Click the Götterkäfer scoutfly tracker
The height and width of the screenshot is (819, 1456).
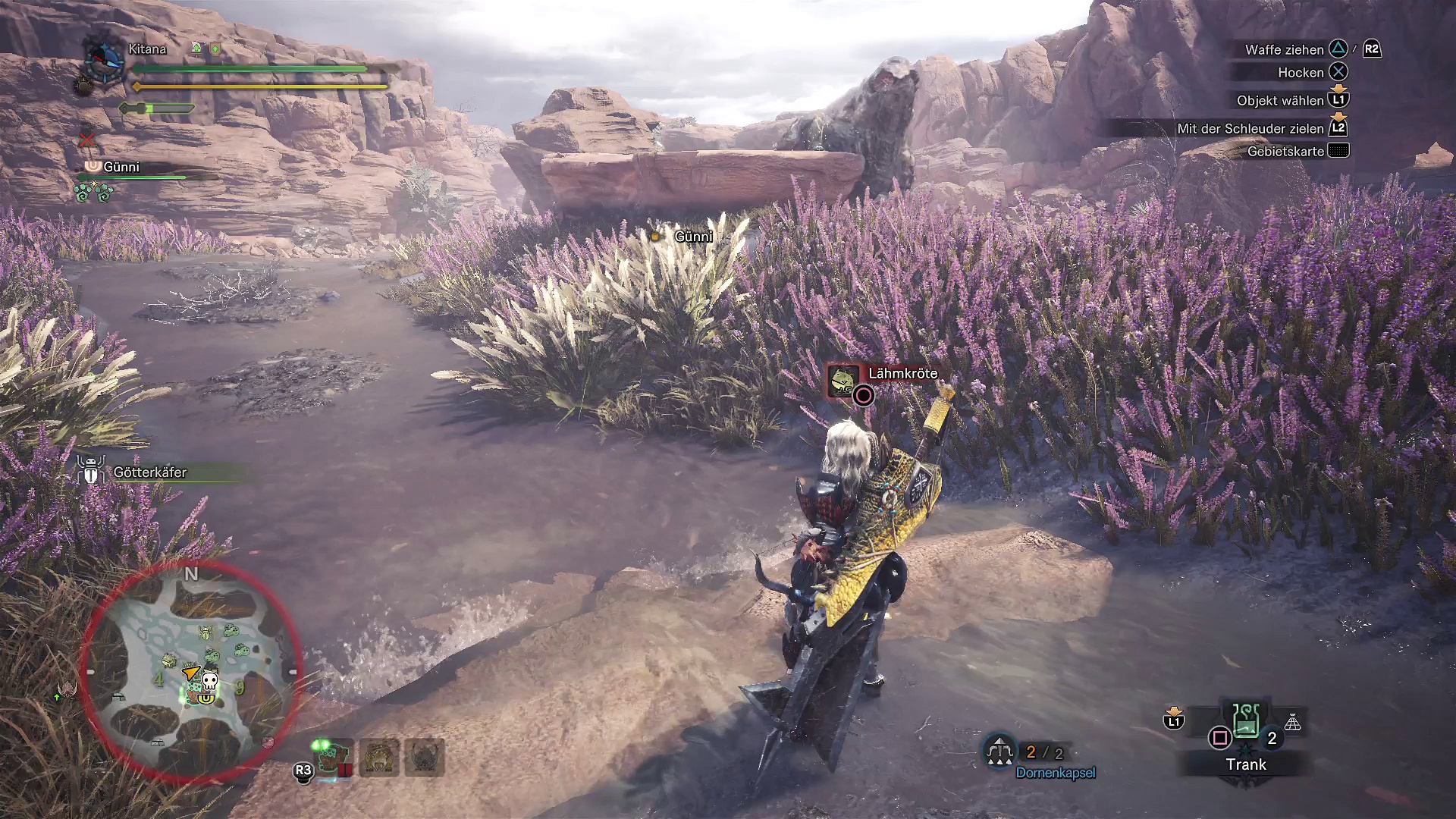click(149, 472)
